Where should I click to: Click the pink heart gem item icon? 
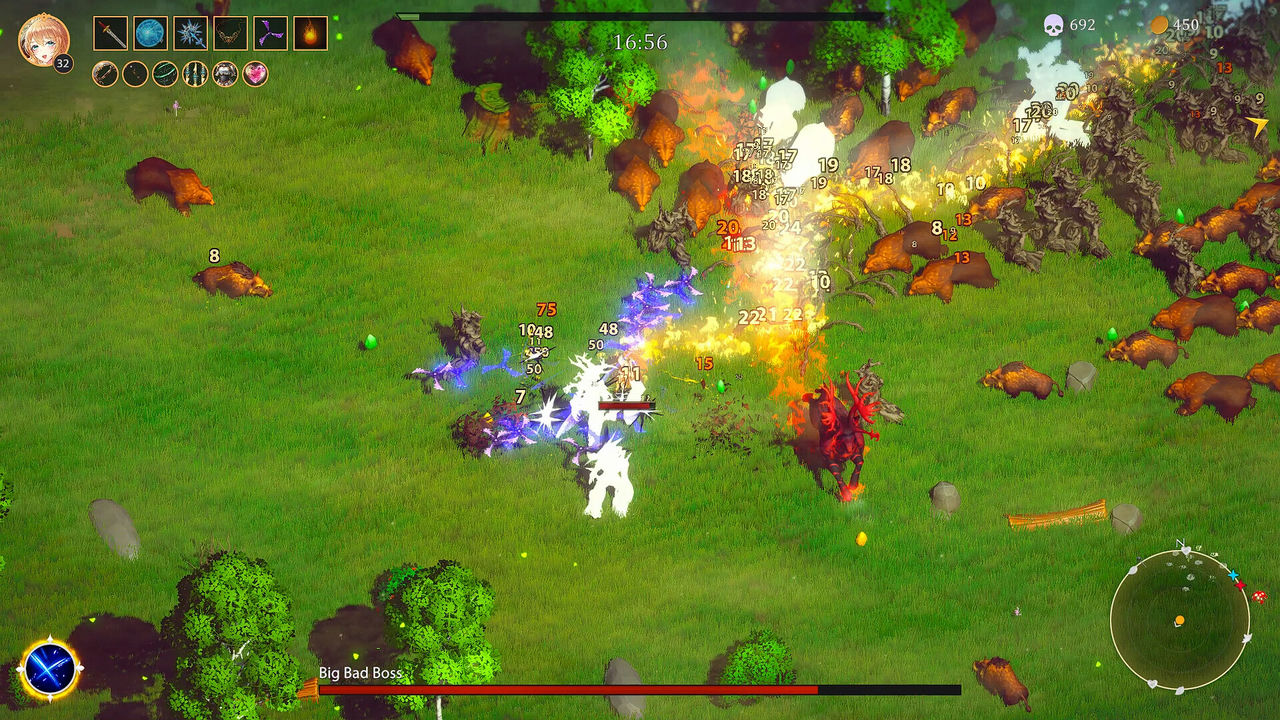(253, 74)
